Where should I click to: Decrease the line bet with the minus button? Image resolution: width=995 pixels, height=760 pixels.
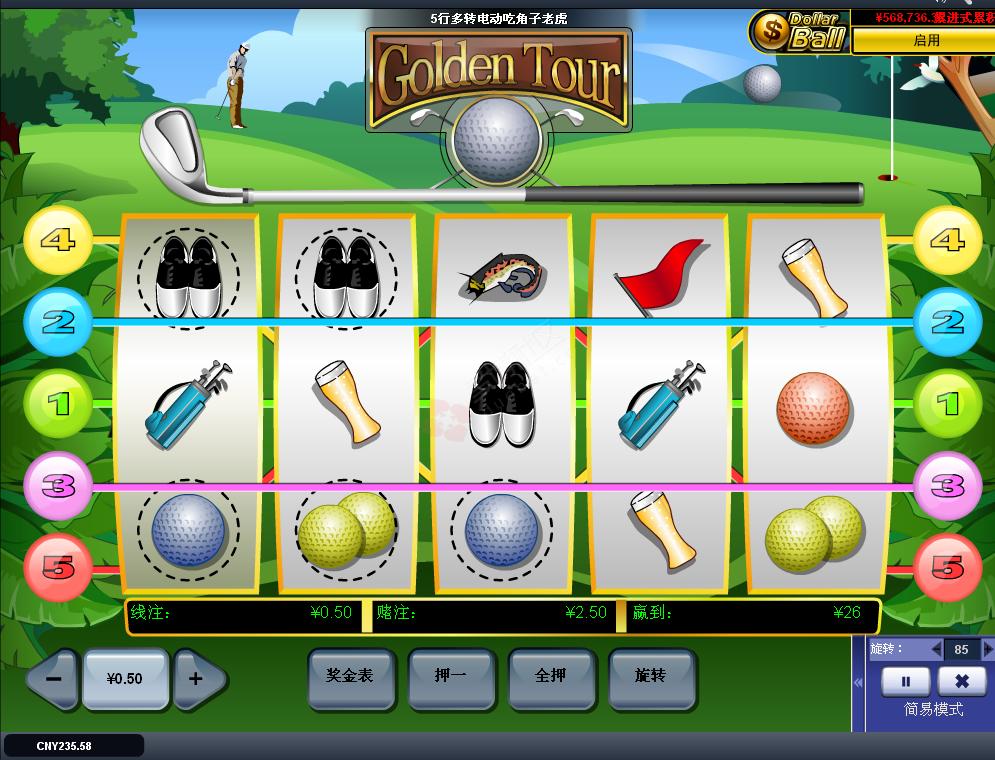54,678
